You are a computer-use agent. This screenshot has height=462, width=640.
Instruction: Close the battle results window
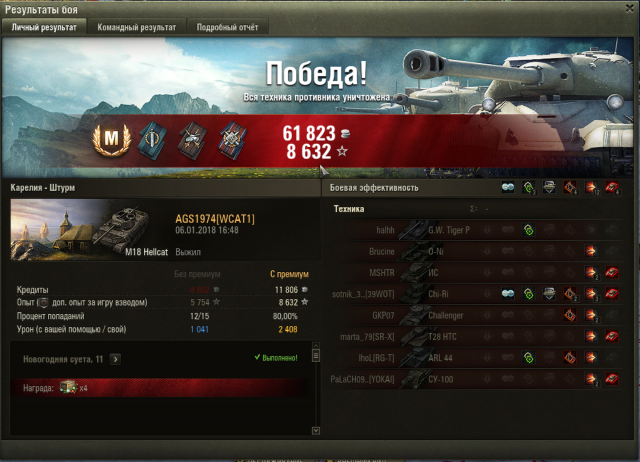[628, 9]
